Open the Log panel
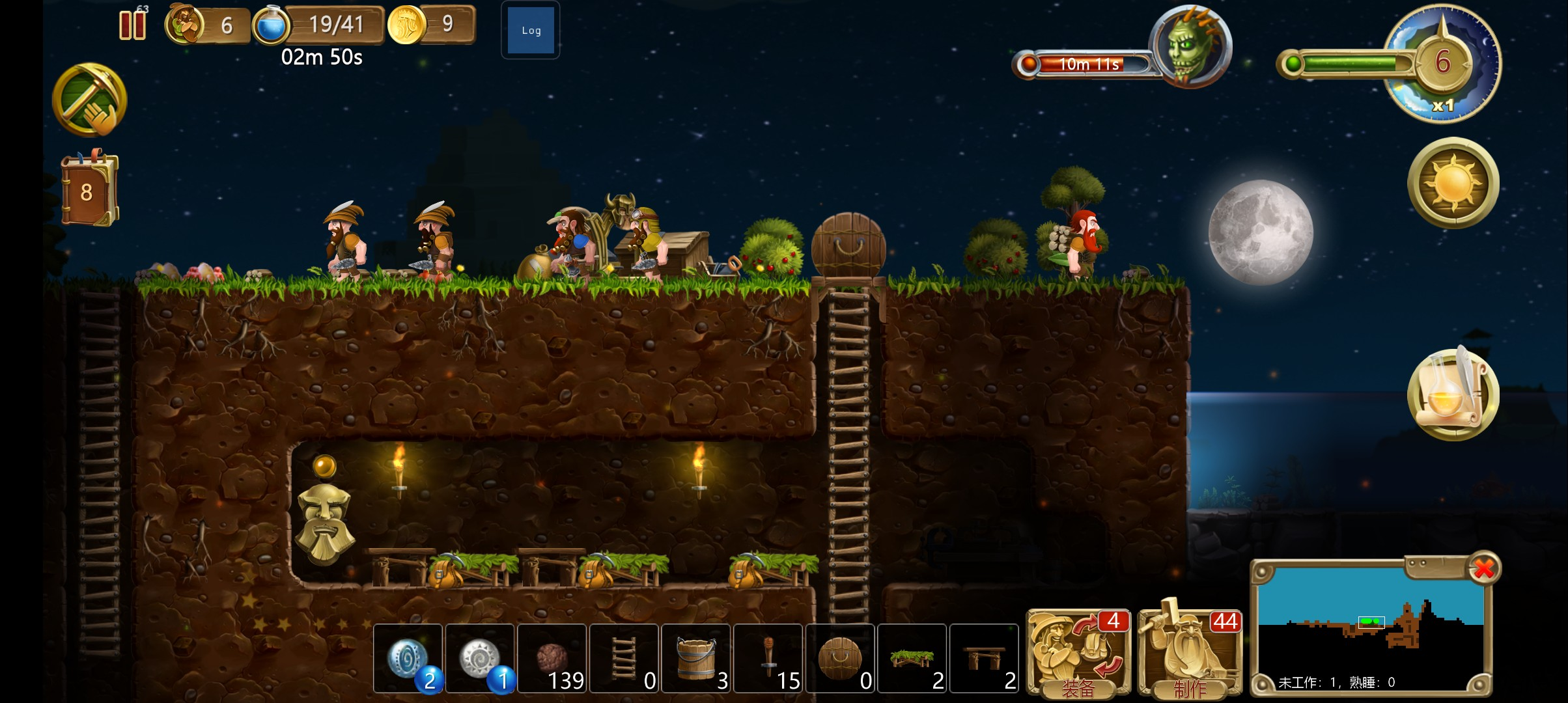 coord(531,31)
